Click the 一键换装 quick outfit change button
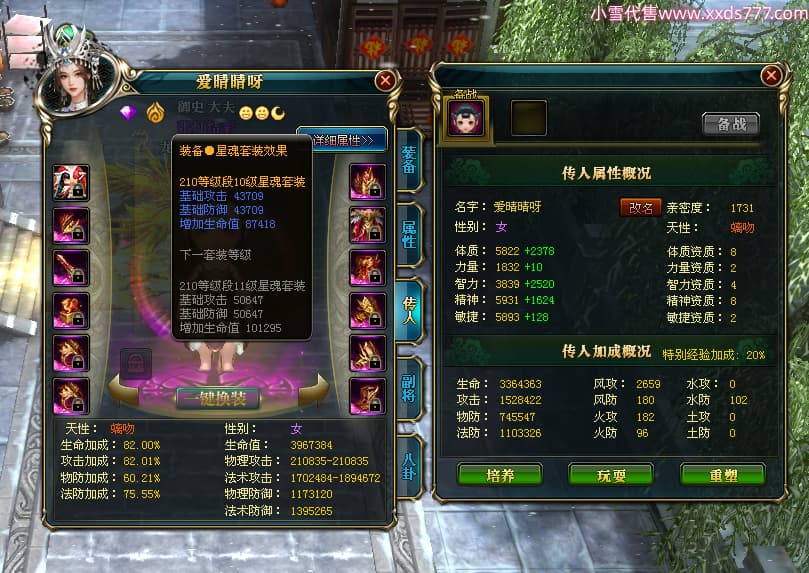Screen dimensions: 809x573 point(218,397)
